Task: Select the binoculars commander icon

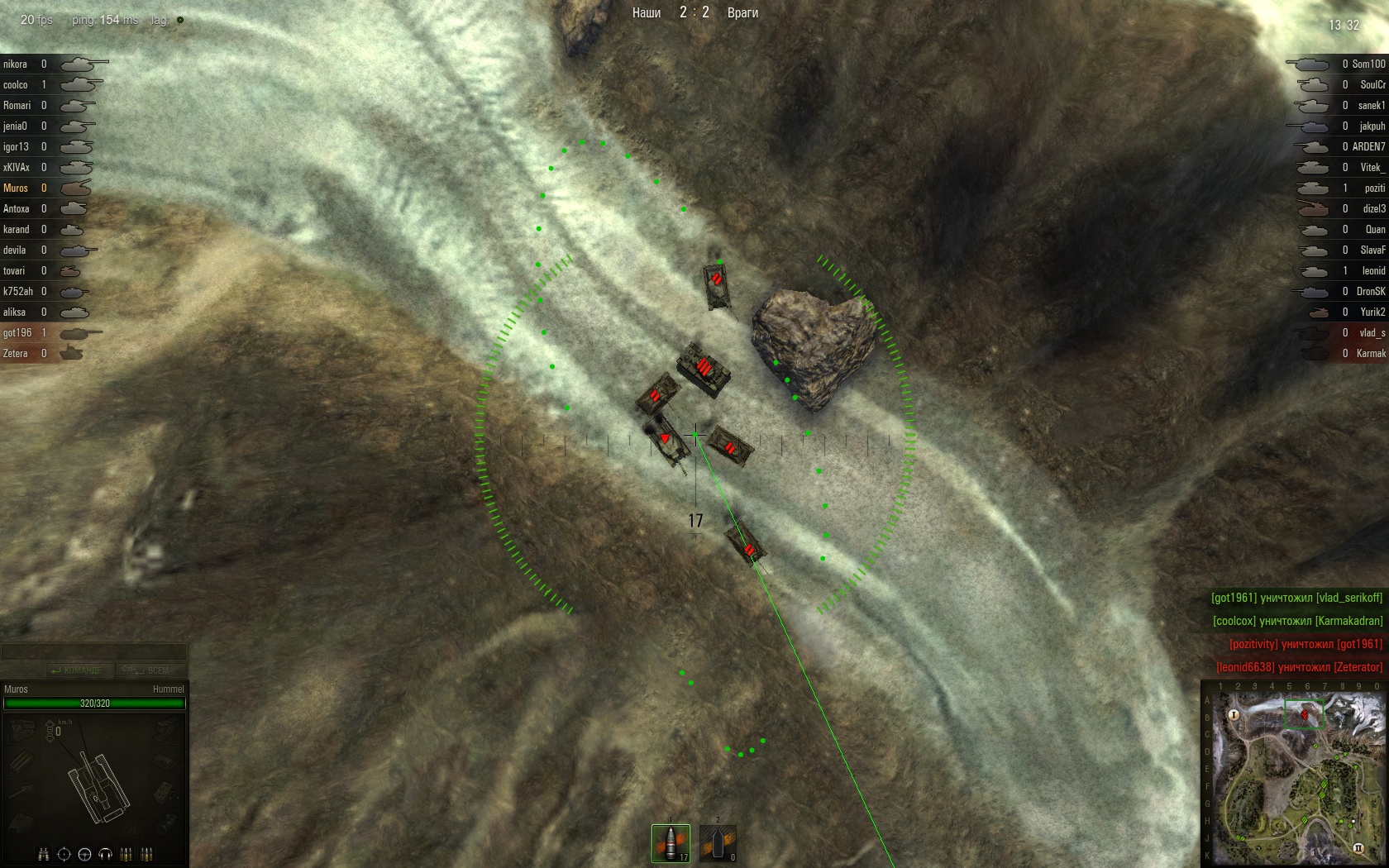Action: click(43, 854)
